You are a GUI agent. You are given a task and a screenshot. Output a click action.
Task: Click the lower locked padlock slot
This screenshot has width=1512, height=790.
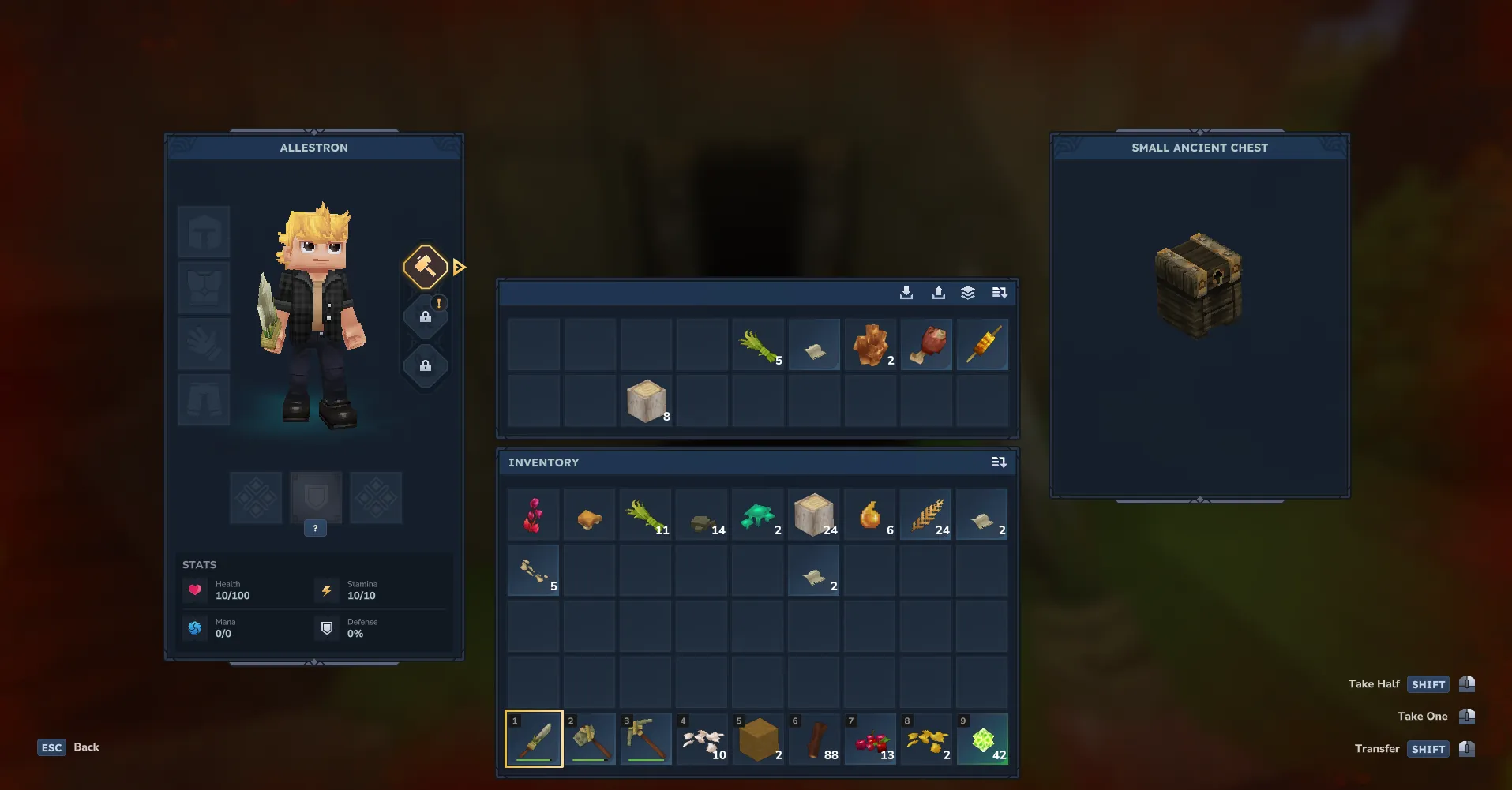pyautogui.click(x=426, y=365)
